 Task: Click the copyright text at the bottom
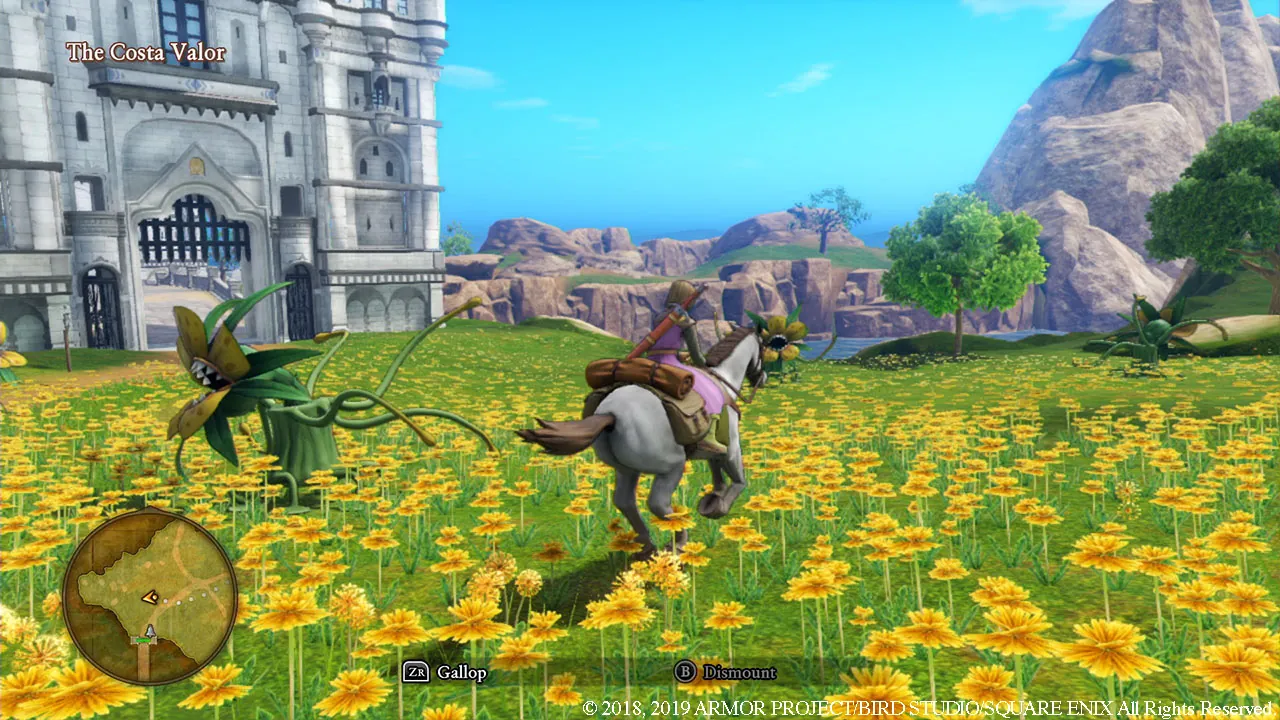coord(928,706)
